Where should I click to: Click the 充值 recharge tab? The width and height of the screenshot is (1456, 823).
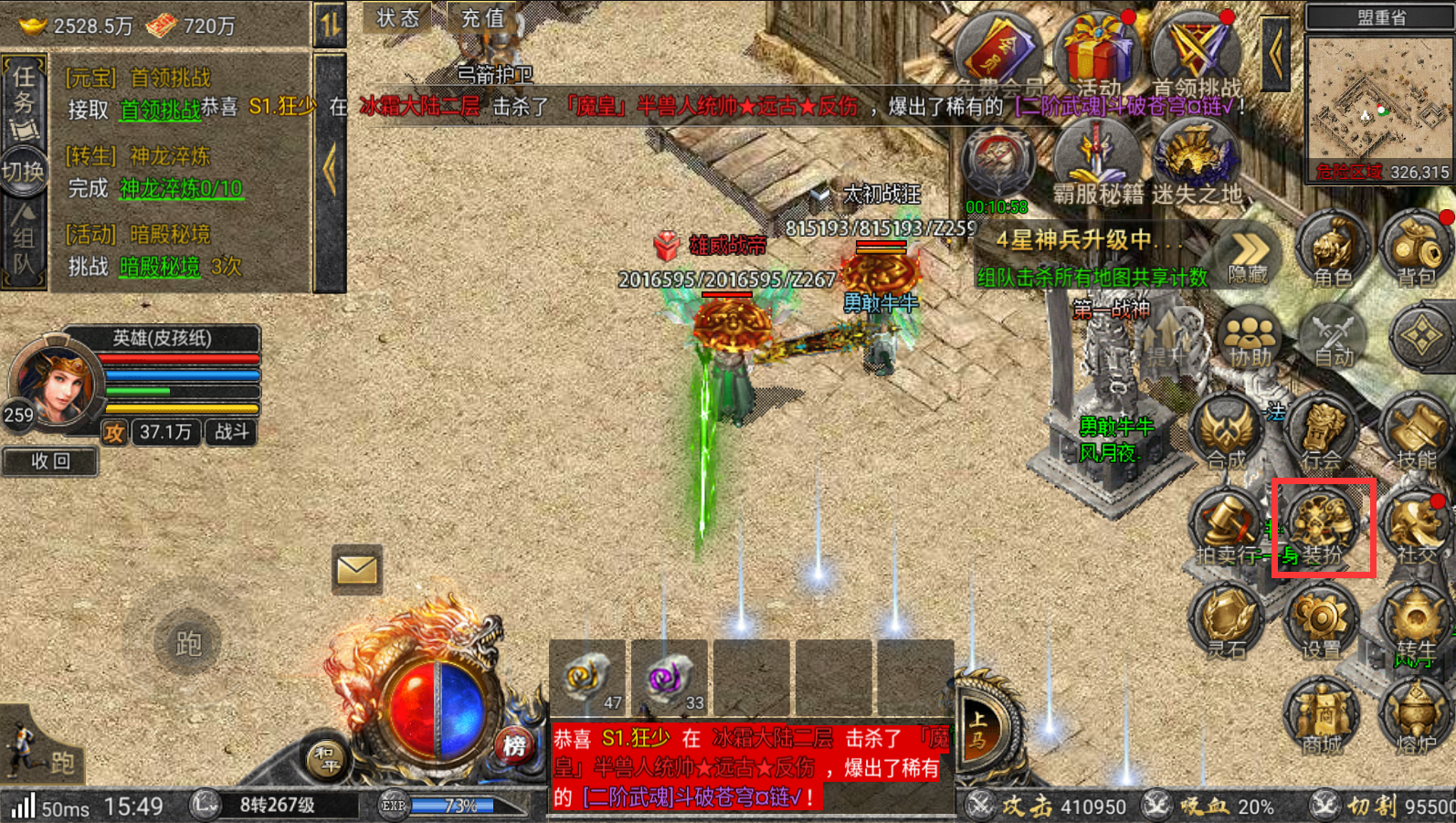coord(482,17)
